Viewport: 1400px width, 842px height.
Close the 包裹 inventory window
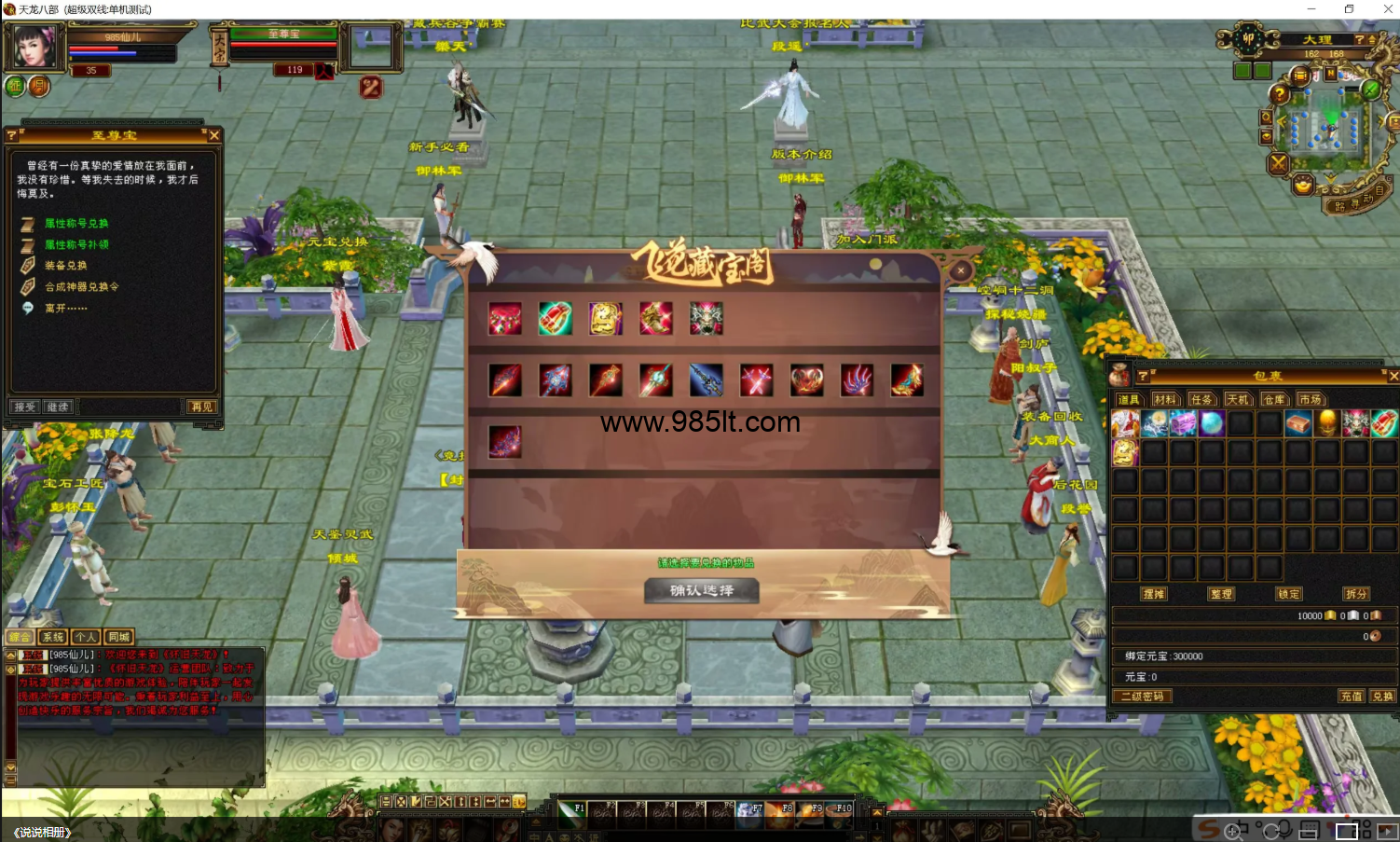[x=1393, y=376]
